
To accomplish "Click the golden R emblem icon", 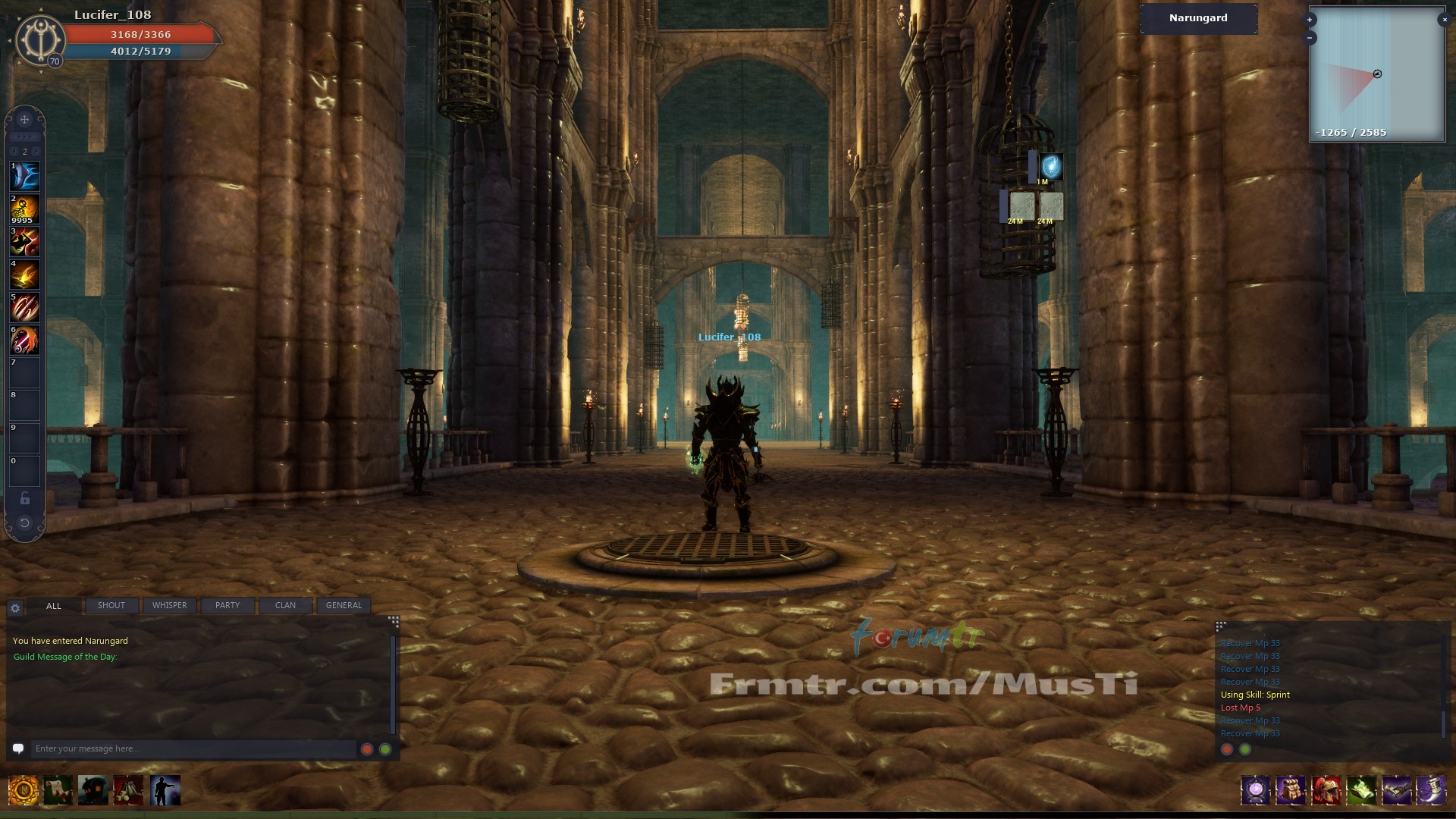I will pyautogui.click(x=24, y=791).
